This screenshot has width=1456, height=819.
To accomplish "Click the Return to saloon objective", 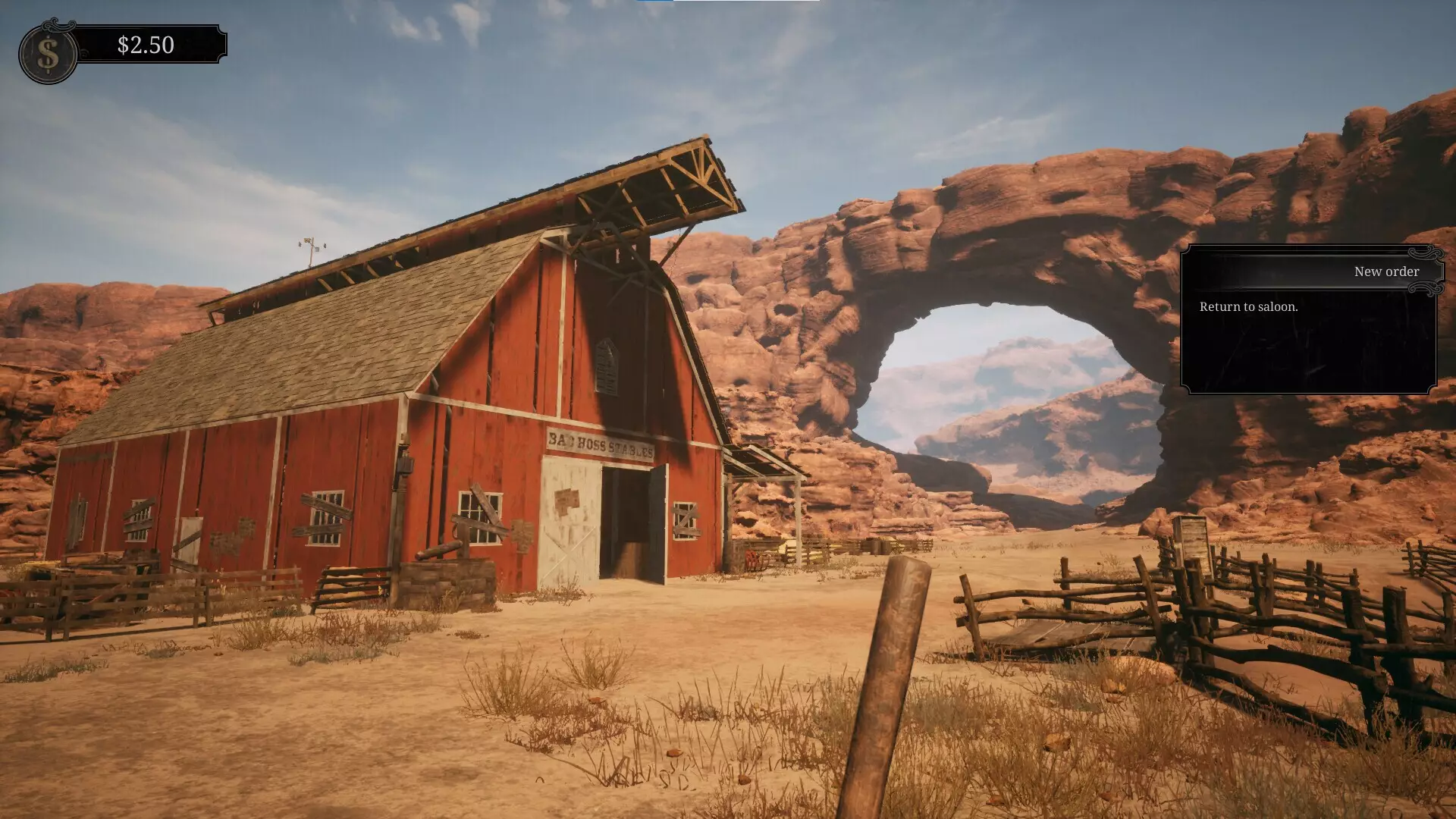I will tap(1248, 307).
